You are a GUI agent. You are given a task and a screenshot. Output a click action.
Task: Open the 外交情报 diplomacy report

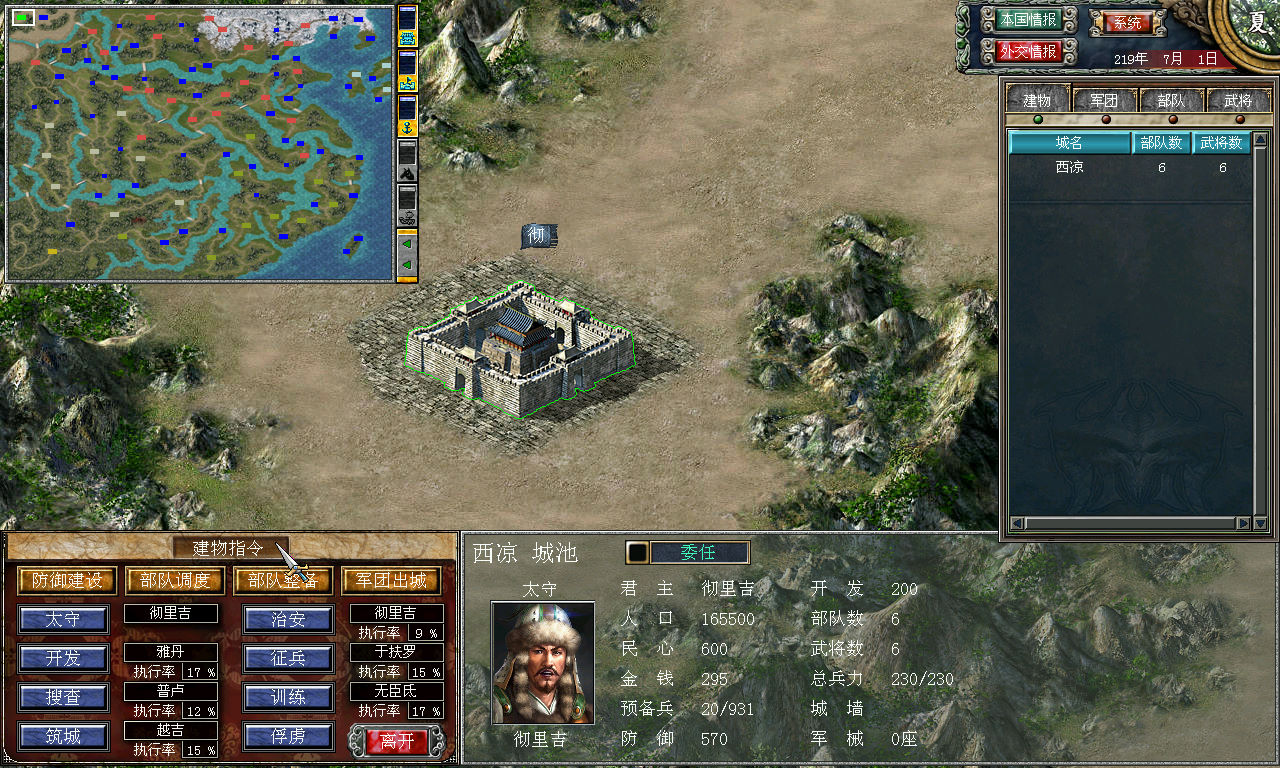[1027, 51]
